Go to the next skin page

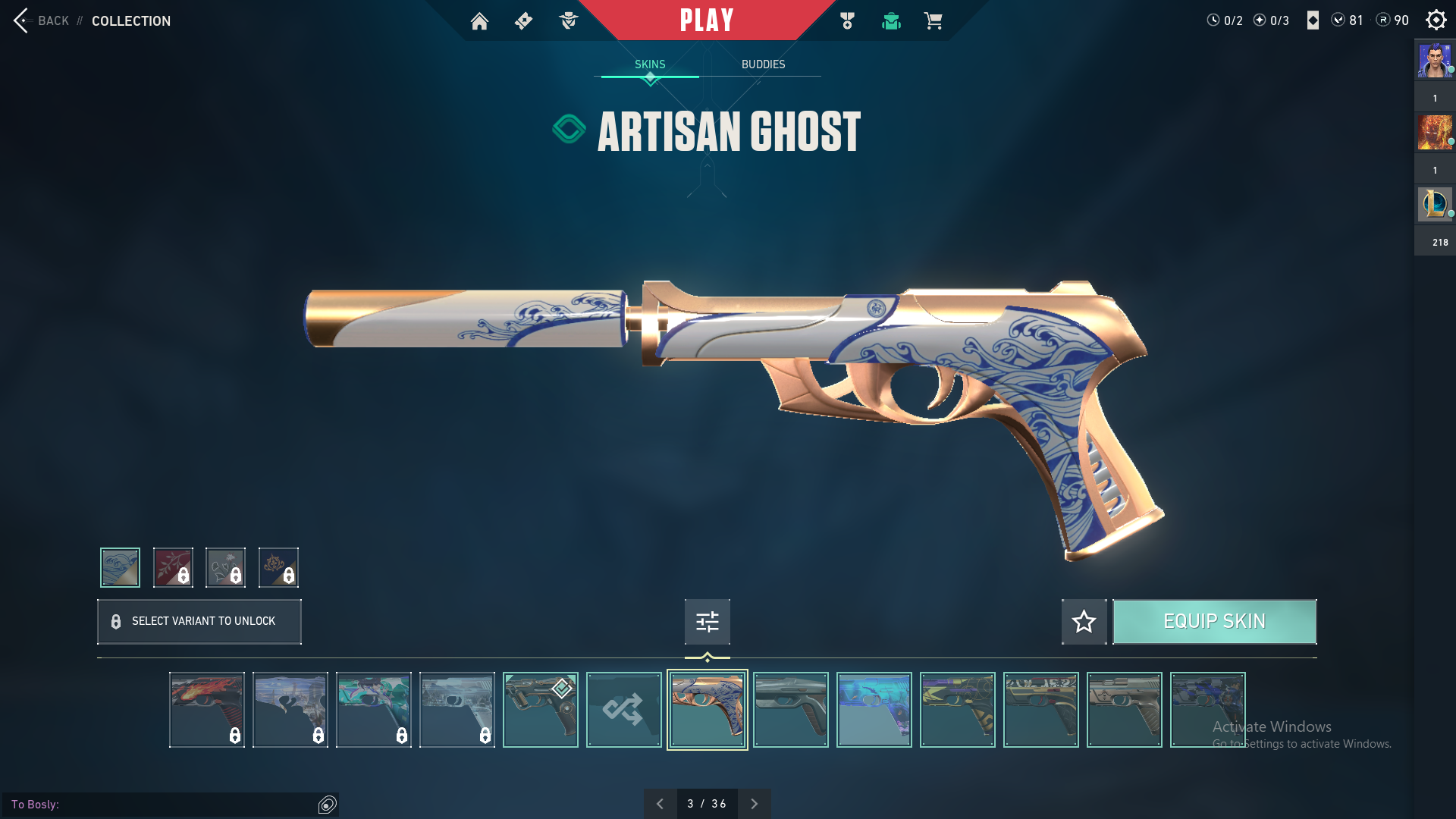click(x=754, y=804)
